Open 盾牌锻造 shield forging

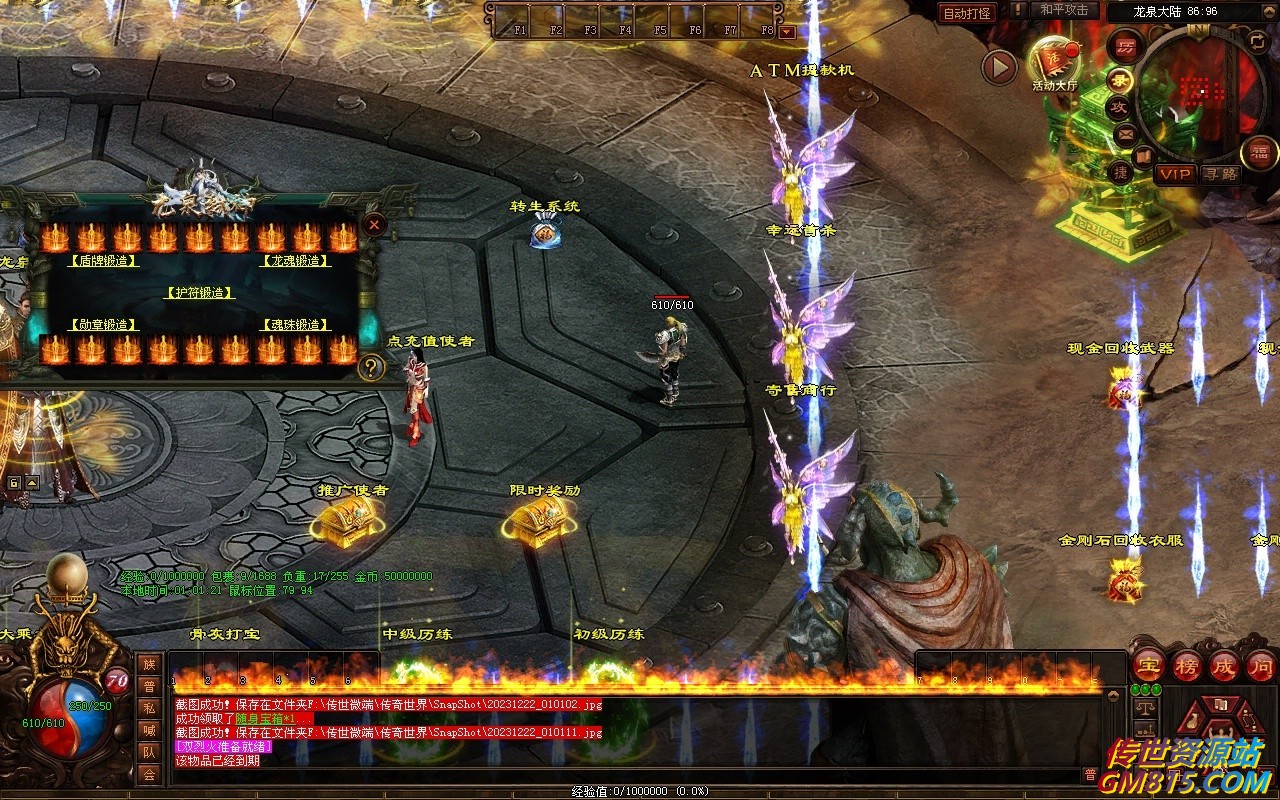pos(103,261)
